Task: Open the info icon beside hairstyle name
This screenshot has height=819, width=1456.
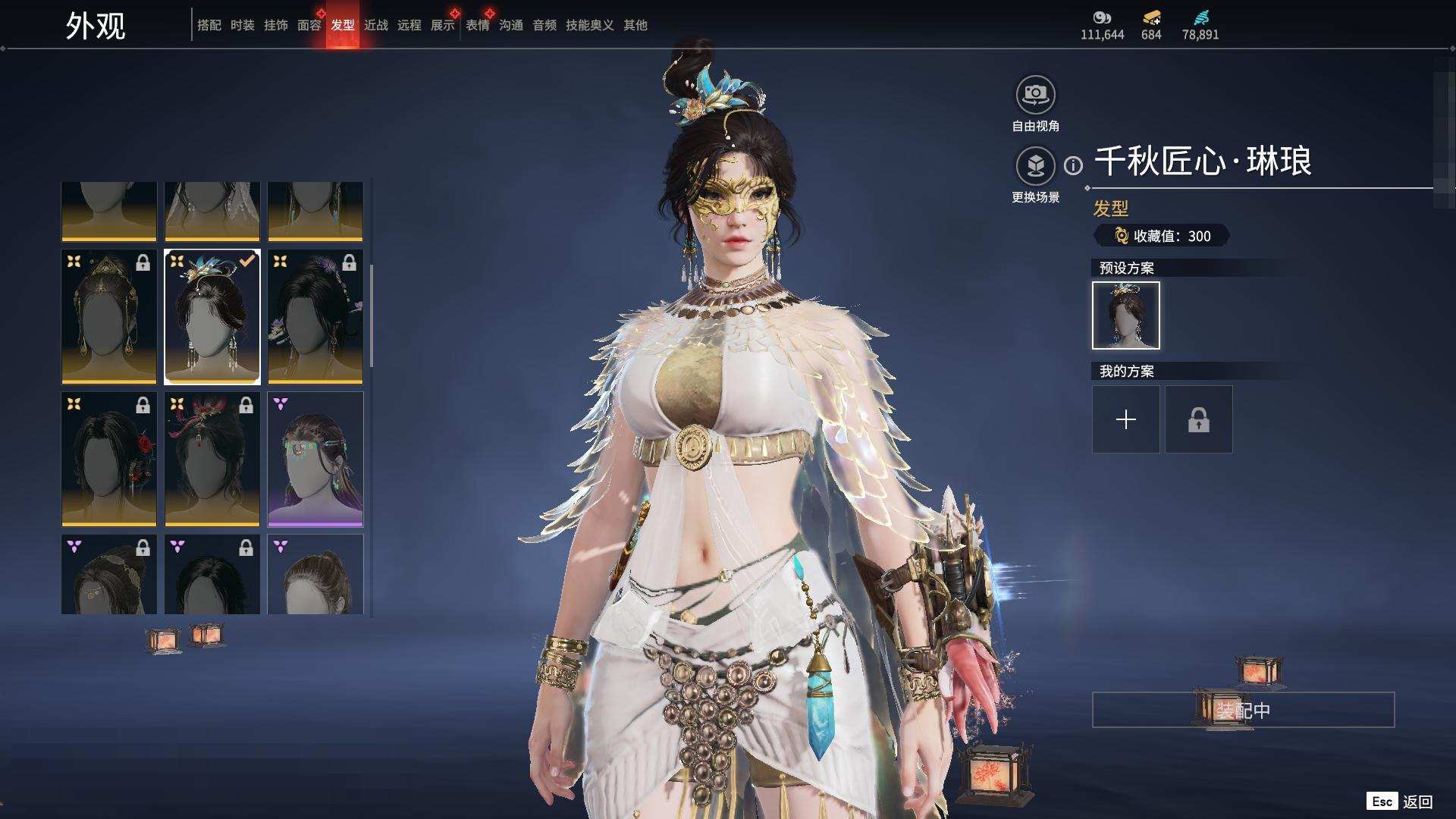Action: click(1073, 165)
